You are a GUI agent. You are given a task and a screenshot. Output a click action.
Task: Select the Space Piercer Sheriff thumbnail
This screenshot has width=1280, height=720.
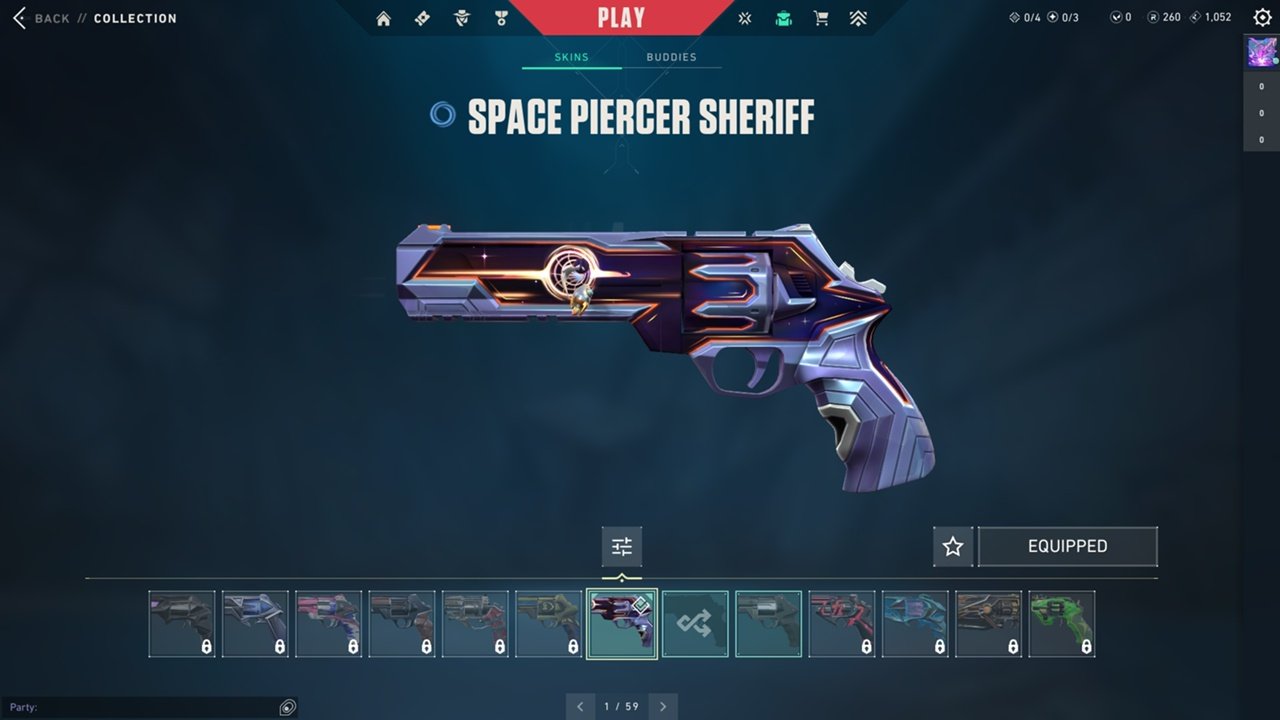click(x=622, y=624)
